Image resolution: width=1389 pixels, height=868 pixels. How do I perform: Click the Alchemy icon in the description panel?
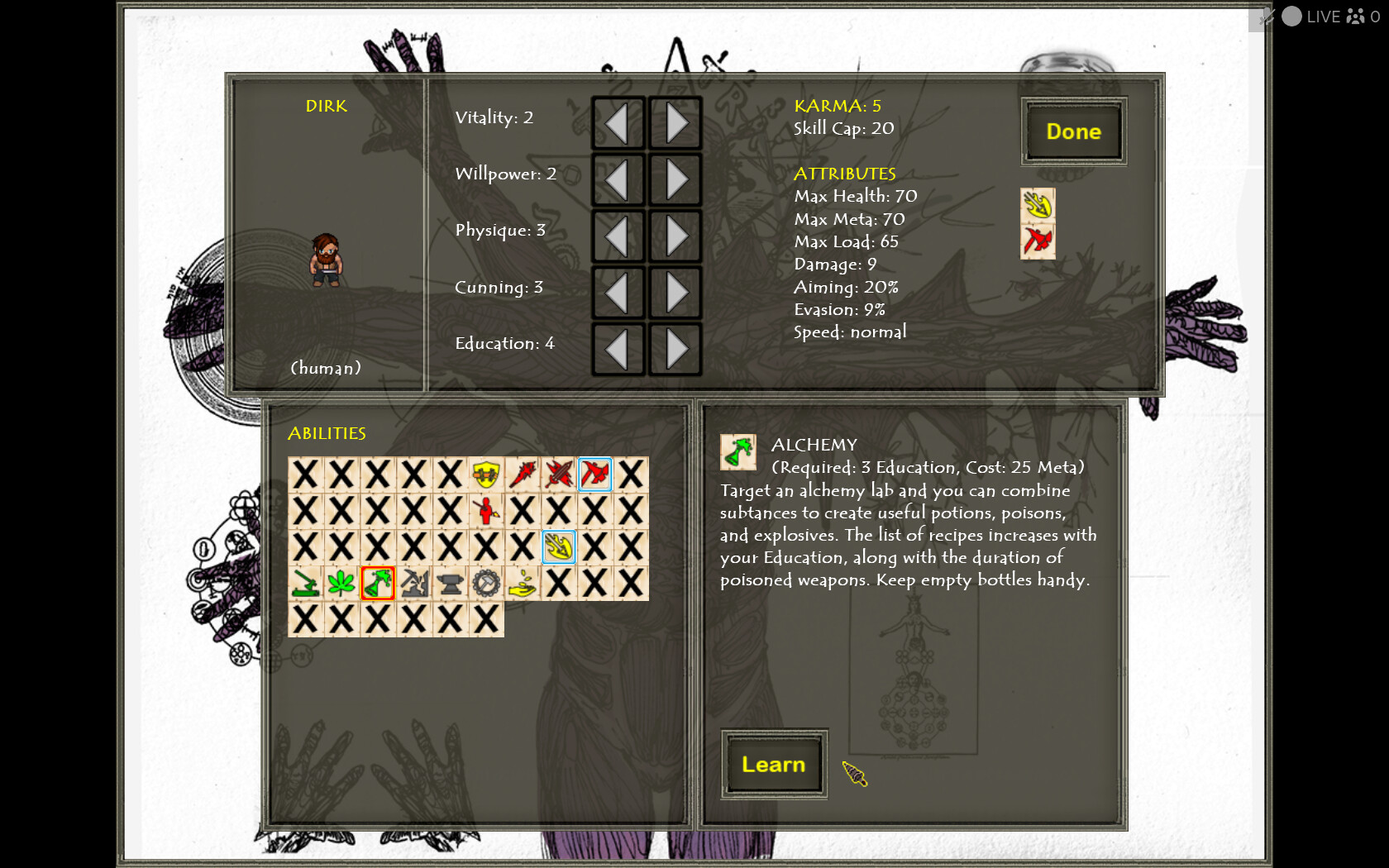tap(738, 452)
